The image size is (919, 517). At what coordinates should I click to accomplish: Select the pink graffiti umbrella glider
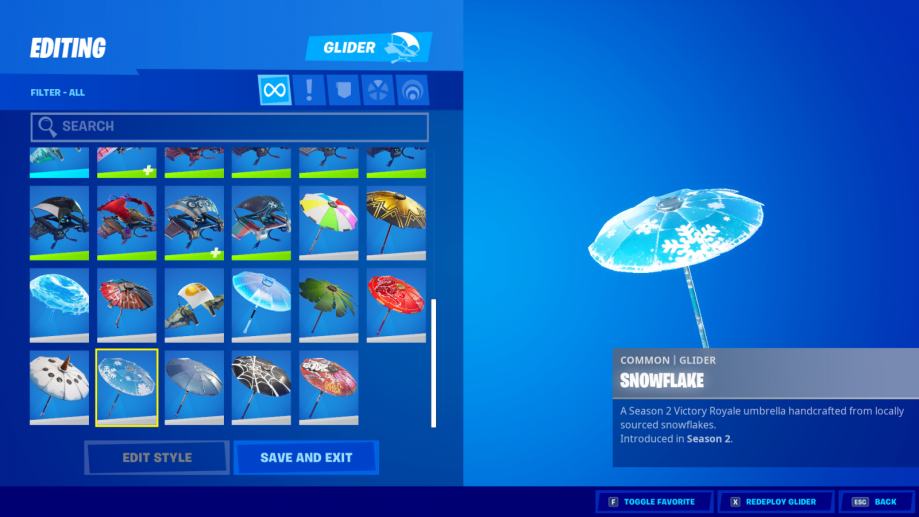tap(329, 387)
